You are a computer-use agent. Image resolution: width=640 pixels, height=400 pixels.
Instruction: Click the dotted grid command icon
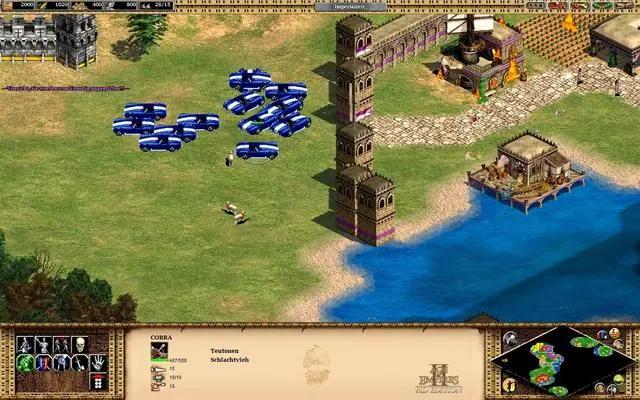tap(97, 381)
